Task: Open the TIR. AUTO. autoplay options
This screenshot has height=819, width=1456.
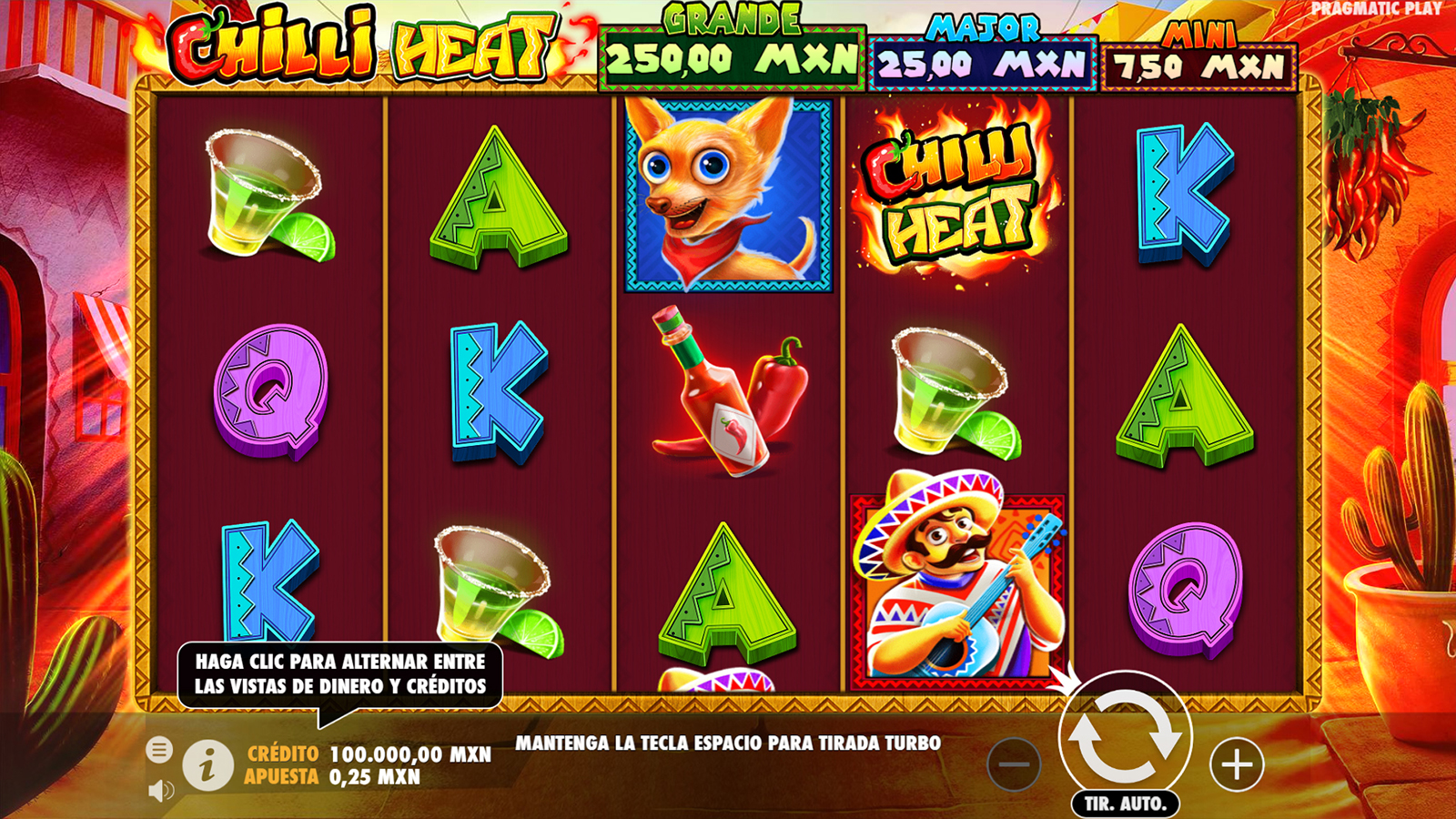Action: (1125, 804)
